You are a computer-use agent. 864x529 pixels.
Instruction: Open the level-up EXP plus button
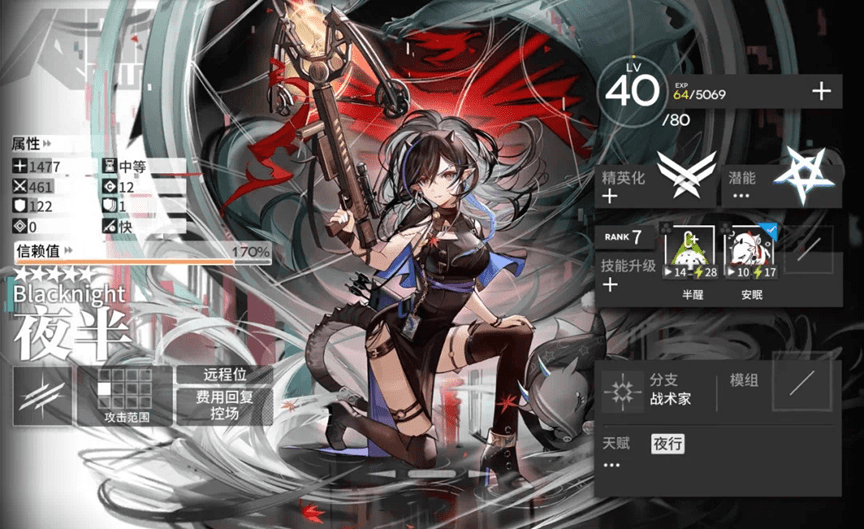click(821, 92)
